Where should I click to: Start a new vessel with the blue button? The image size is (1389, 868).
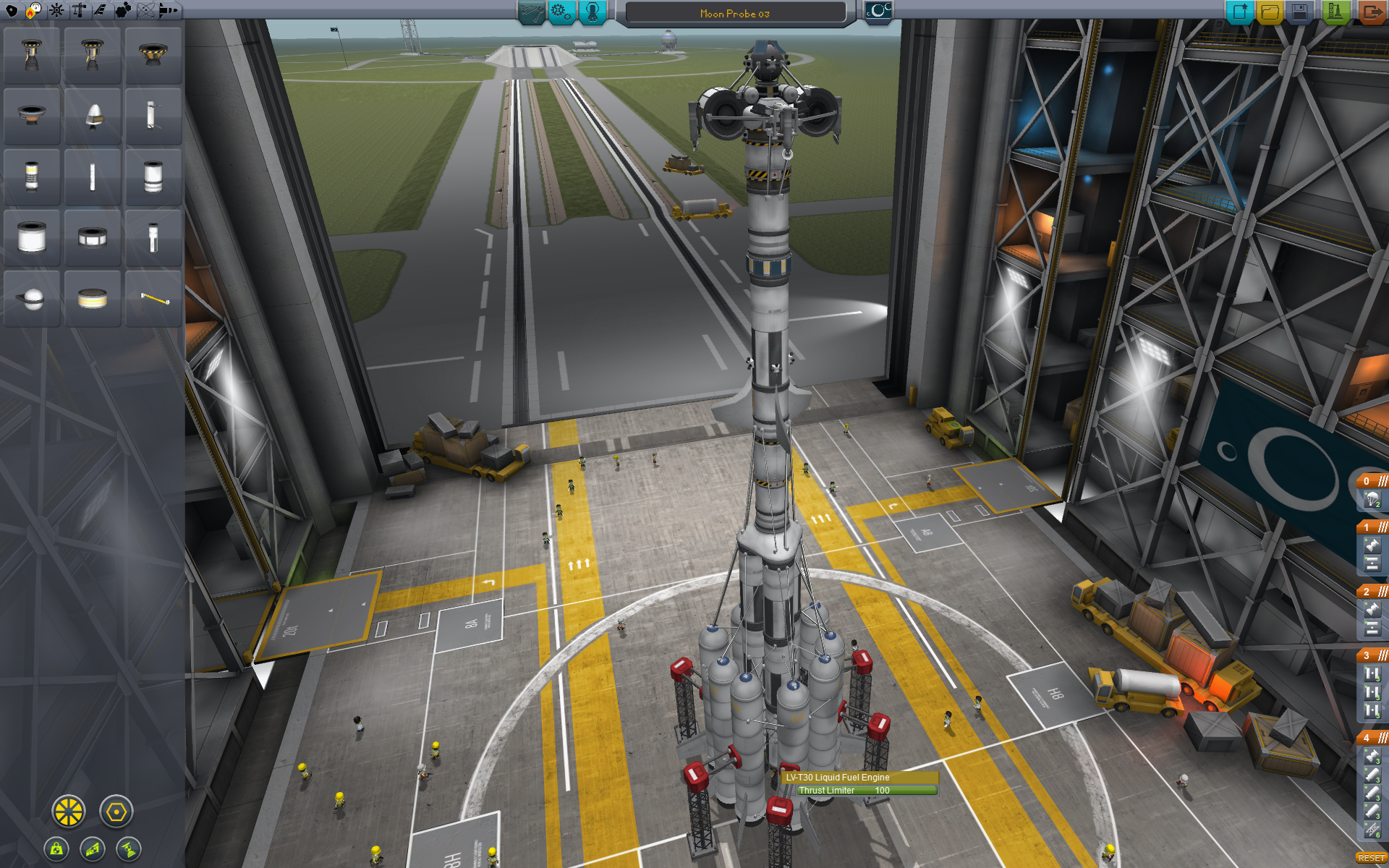click(x=1239, y=12)
